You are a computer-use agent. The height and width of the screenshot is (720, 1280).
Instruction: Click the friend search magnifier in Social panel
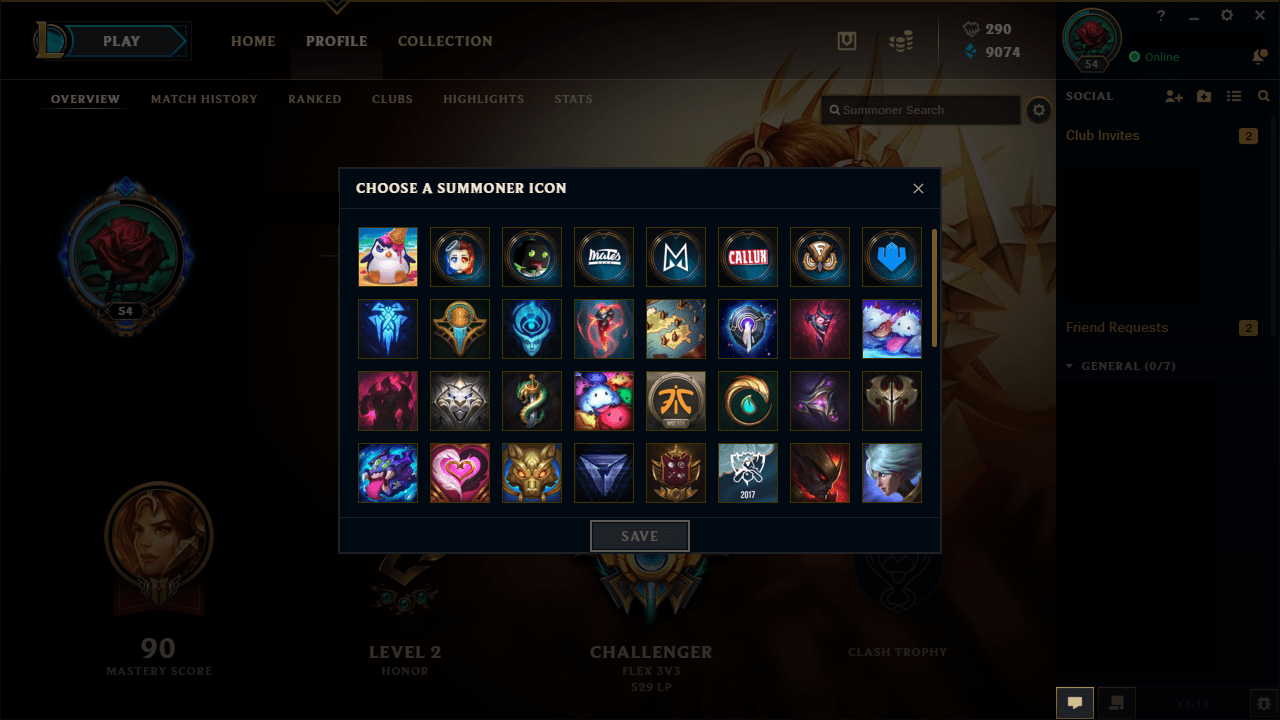tap(1263, 96)
